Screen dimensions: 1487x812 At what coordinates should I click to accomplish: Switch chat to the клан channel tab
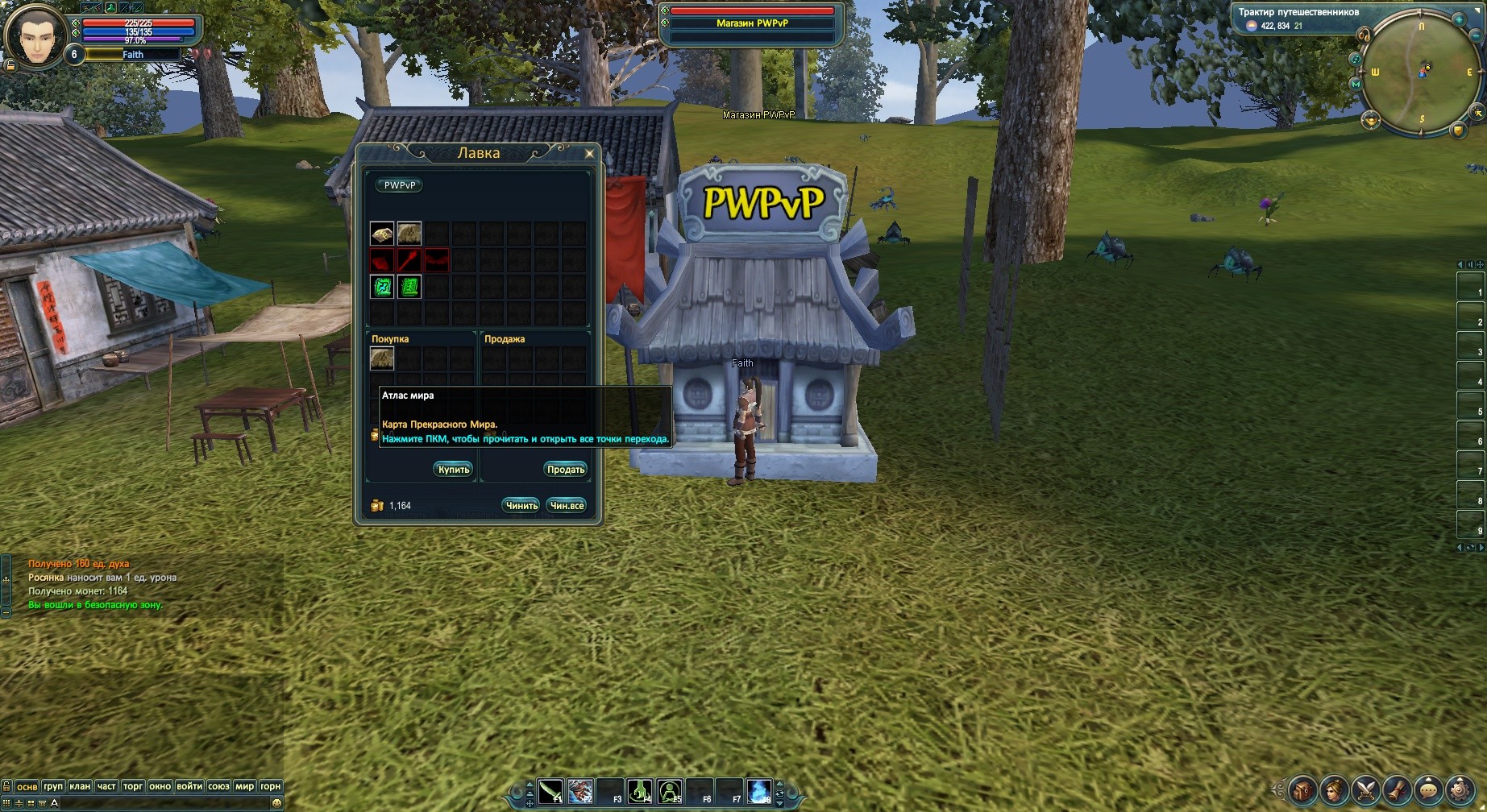click(80, 786)
